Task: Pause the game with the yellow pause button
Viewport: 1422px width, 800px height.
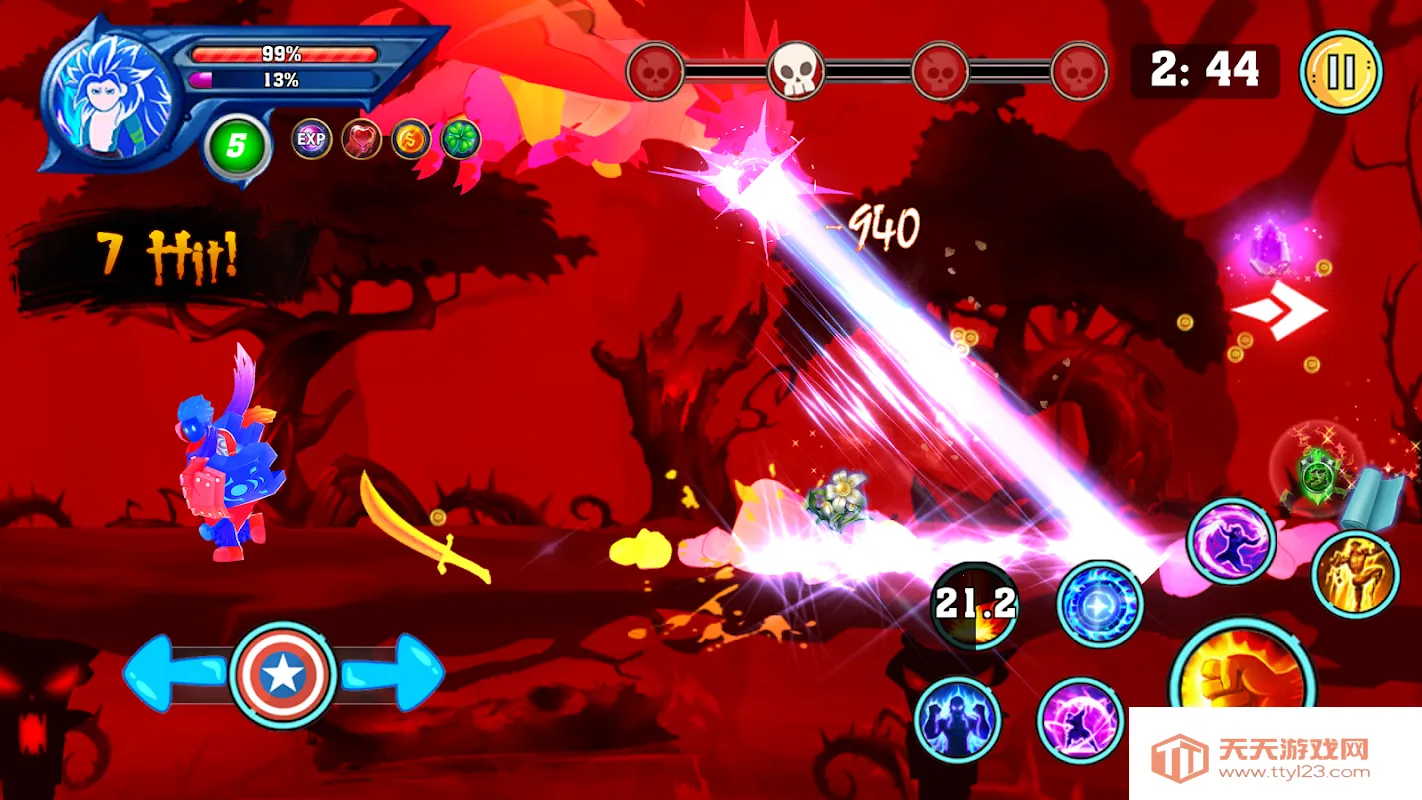Action: (1341, 72)
